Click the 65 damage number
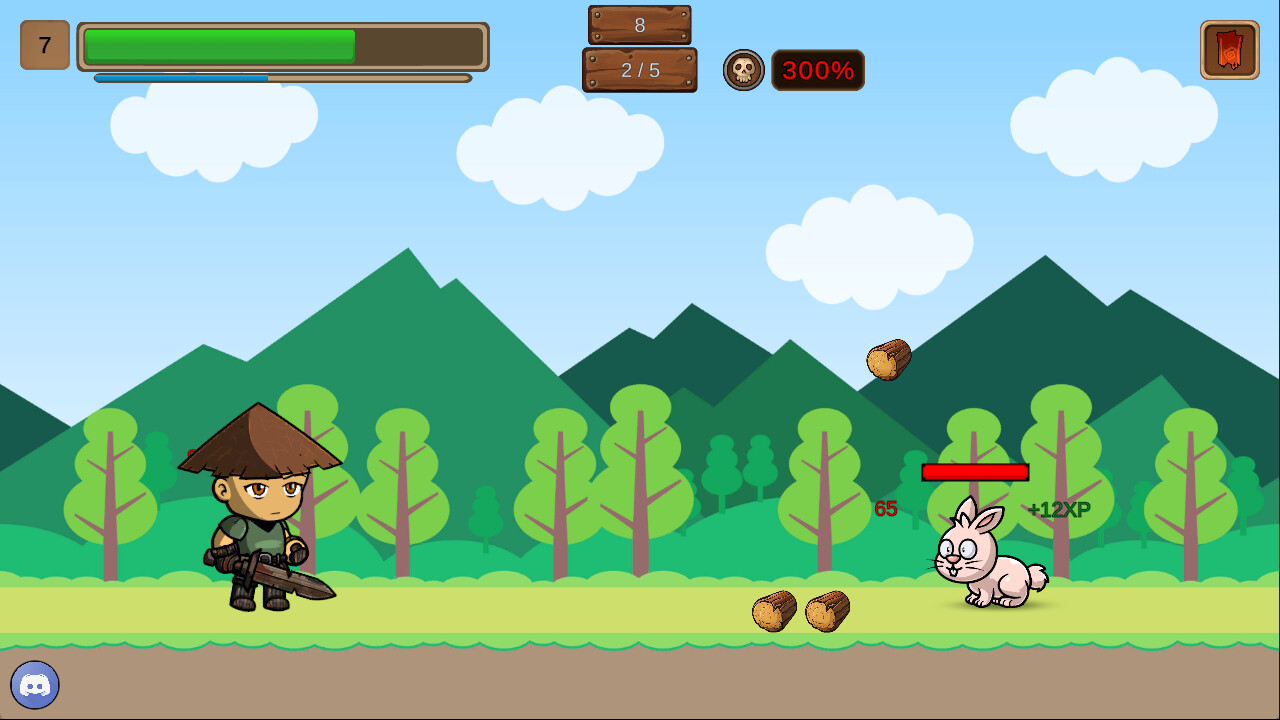Screen dimensions: 1280x720 tap(884, 508)
